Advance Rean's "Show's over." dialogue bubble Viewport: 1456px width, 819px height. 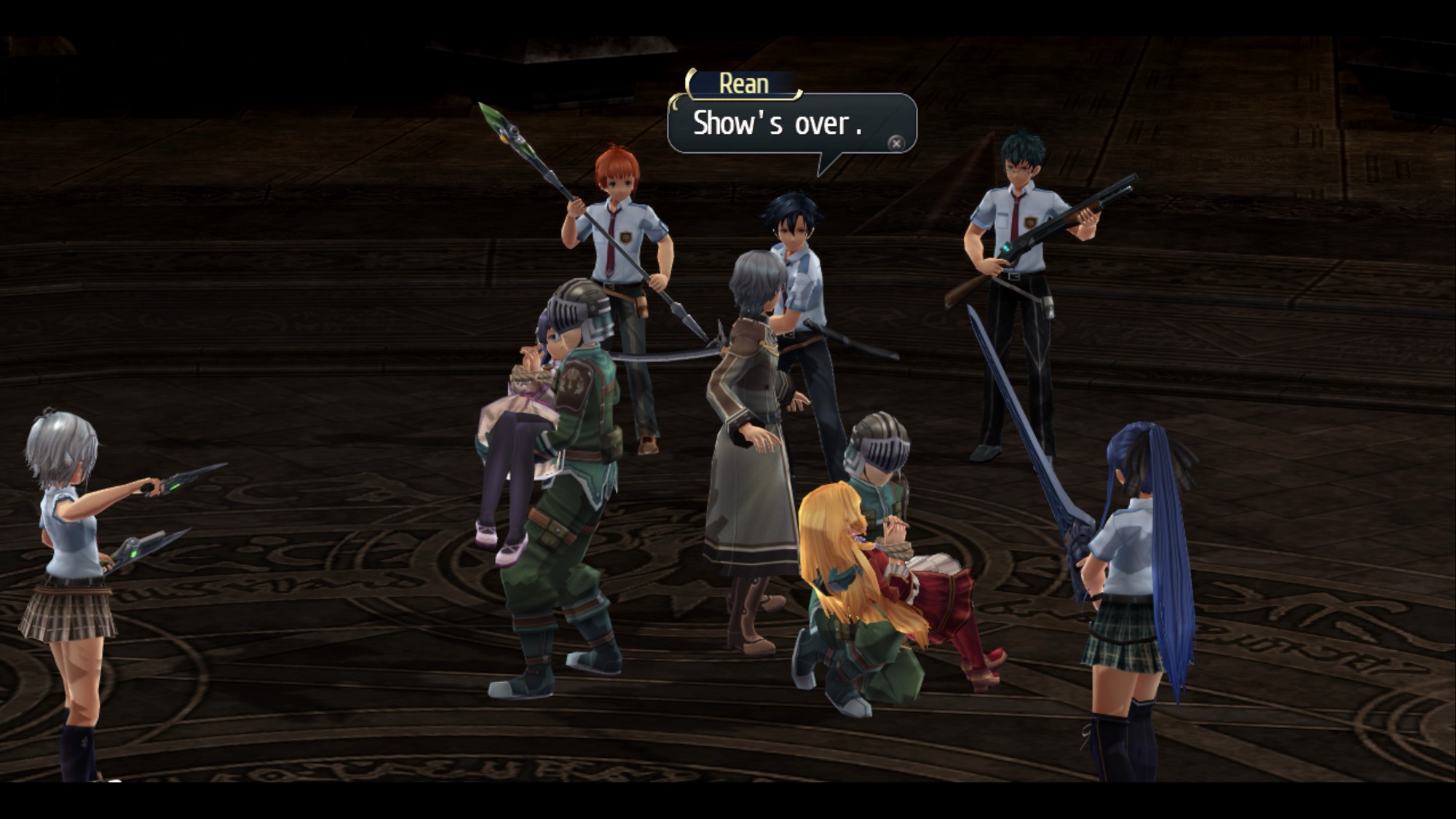pos(778,124)
